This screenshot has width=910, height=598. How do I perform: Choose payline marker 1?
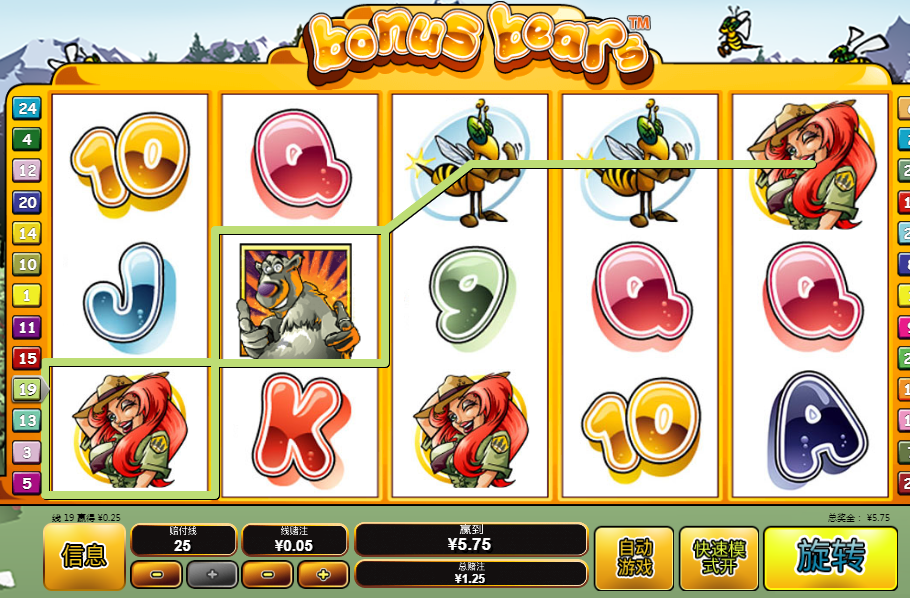[x=26, y=295]
